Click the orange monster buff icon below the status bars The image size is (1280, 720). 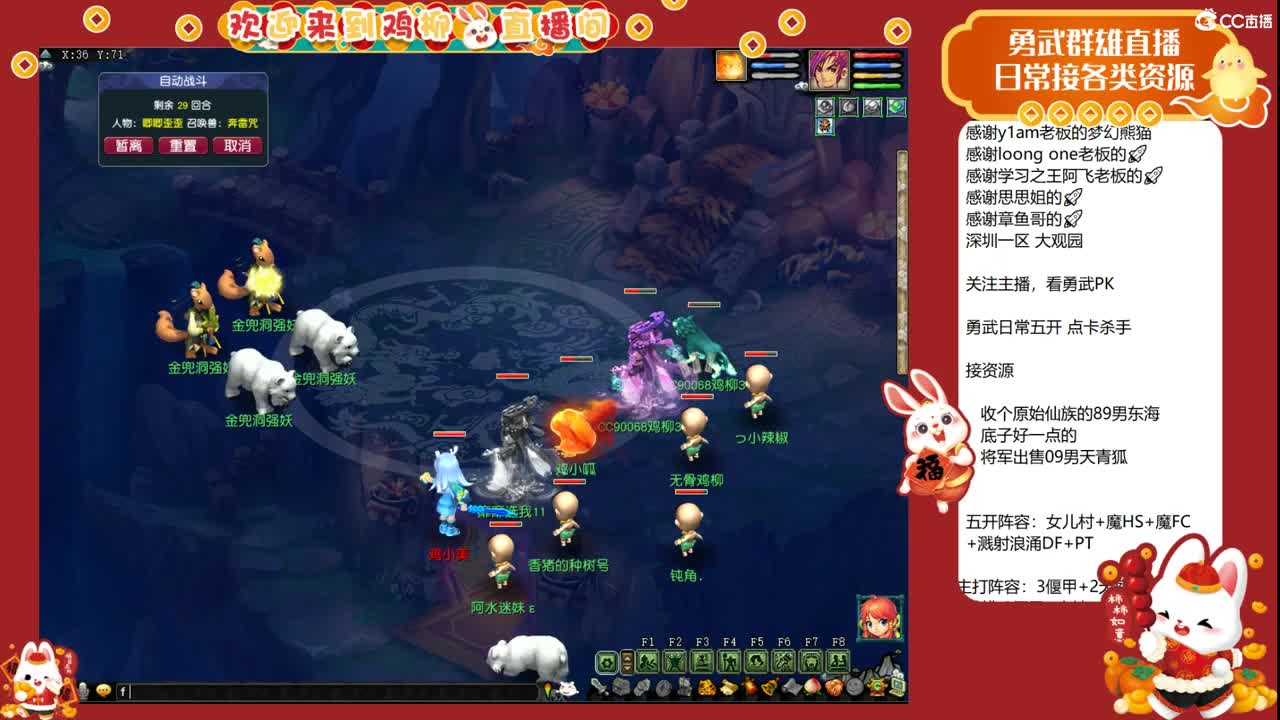pyautogui.click(x=824, y=125)
